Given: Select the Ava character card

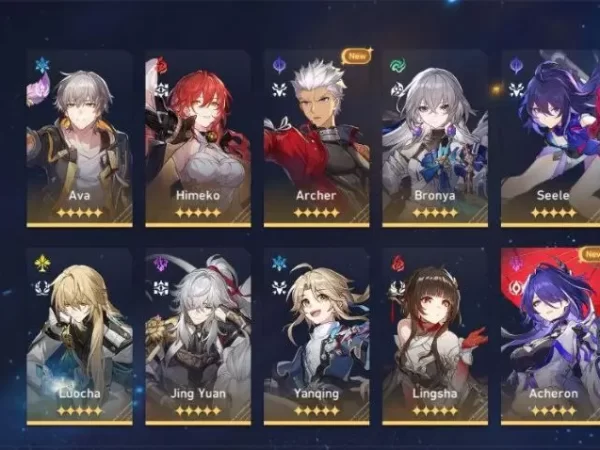Looking at the screenshot, I should click(x=79, y=138).
